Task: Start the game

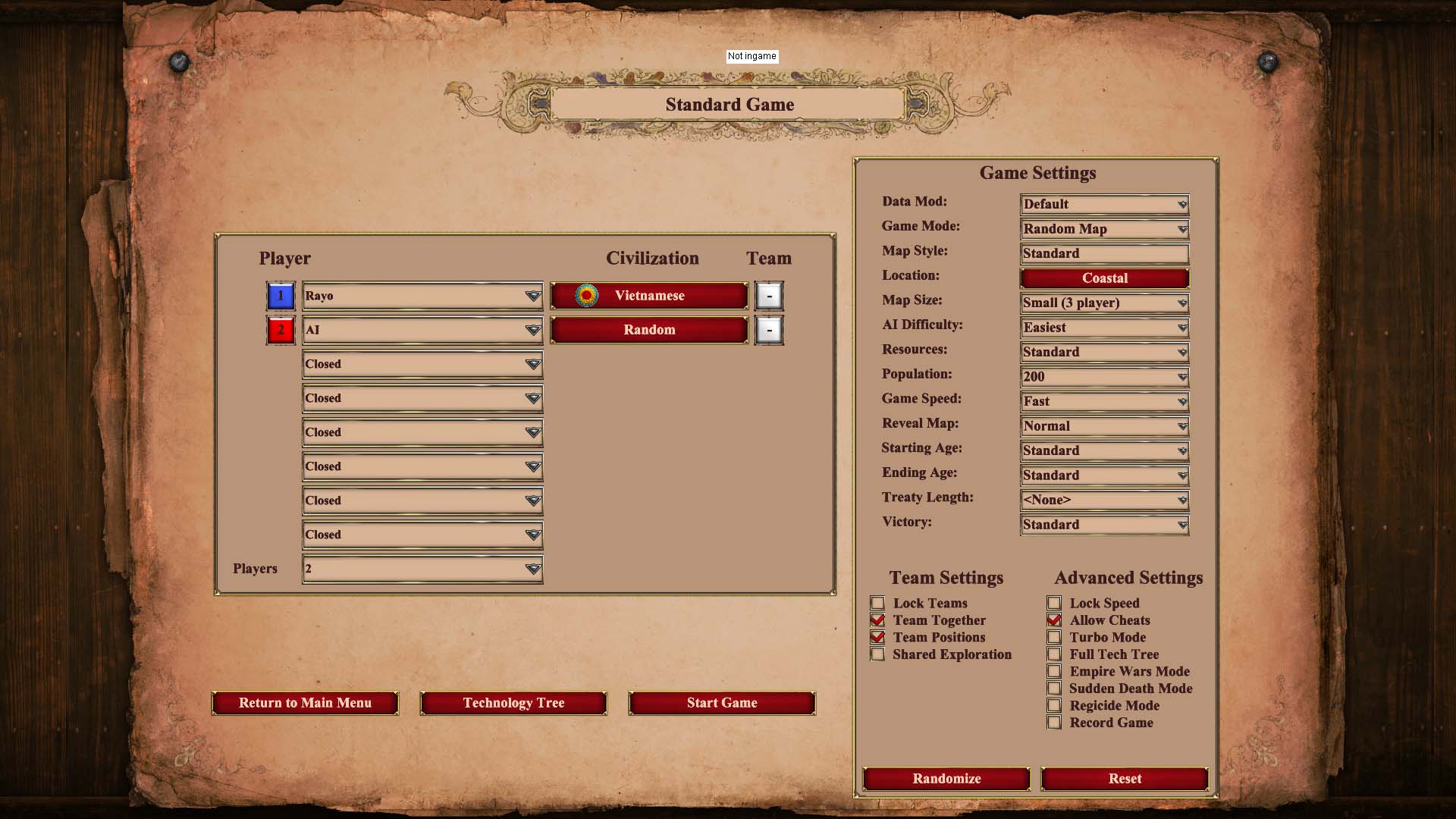Action: coord(721,703)
